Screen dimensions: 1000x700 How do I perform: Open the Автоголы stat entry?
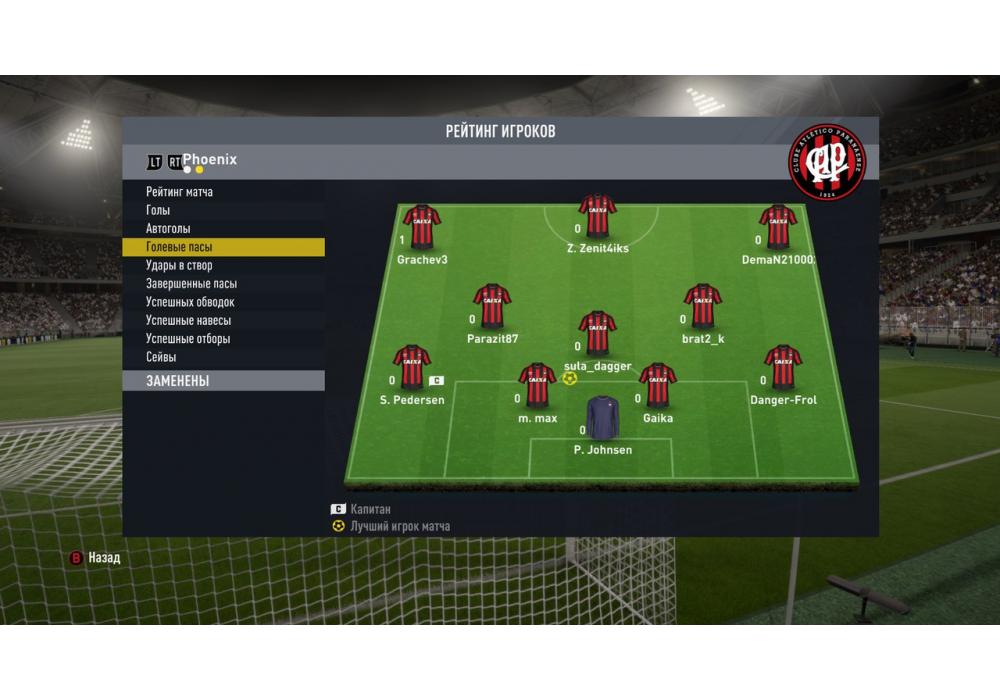tap(168, 229)
